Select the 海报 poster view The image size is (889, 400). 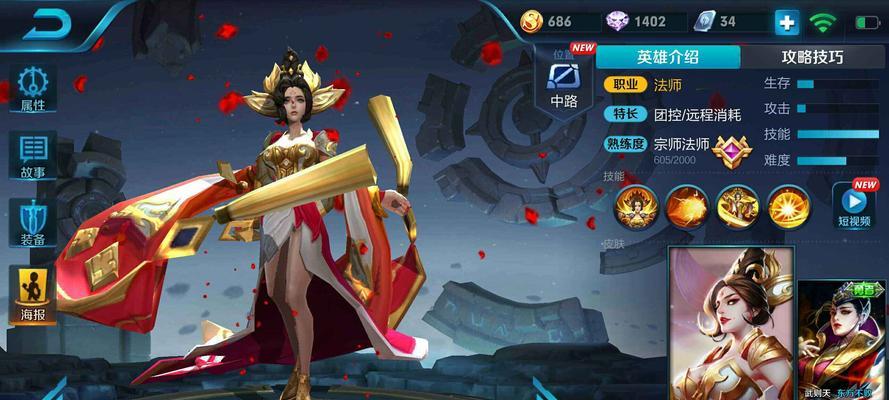(32, 295)
